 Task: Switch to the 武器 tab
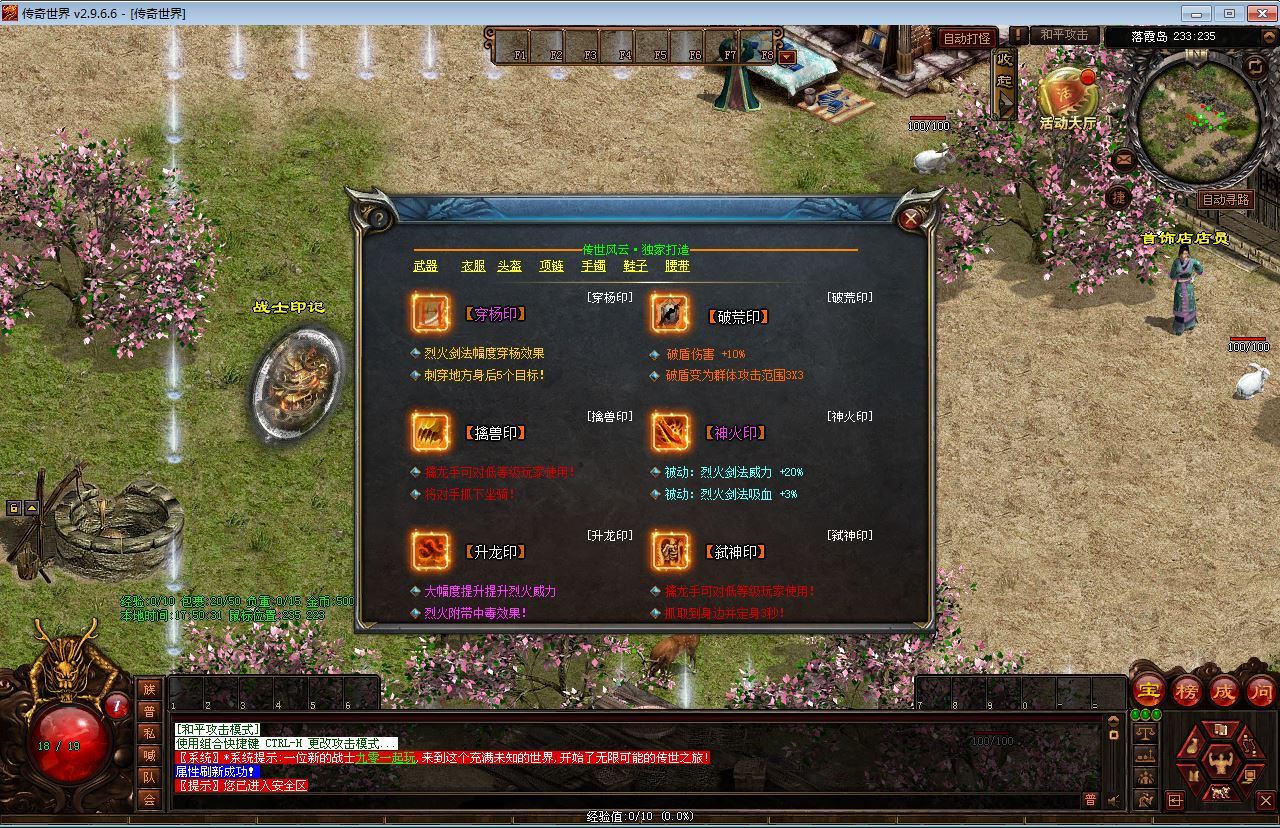[x=425, y=266]
